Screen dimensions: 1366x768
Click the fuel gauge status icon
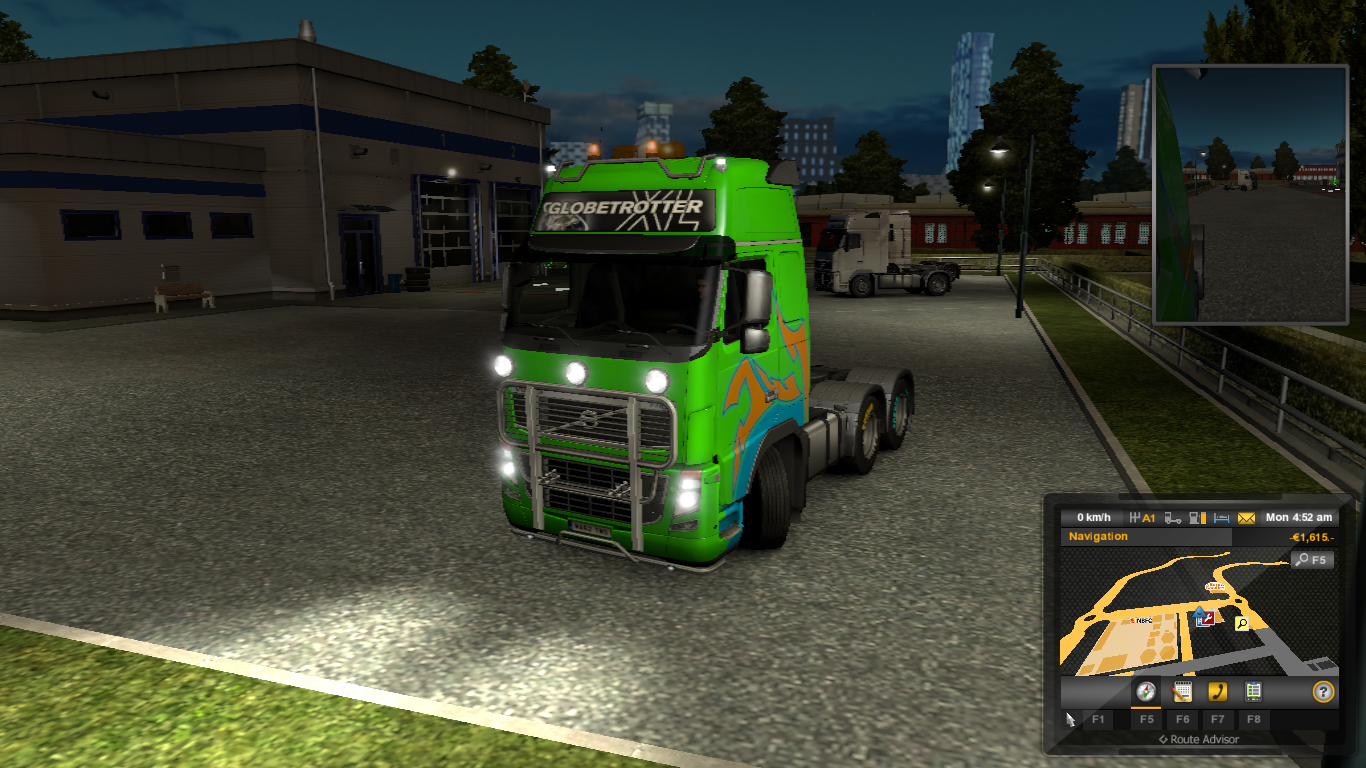tap(1197, 517)
